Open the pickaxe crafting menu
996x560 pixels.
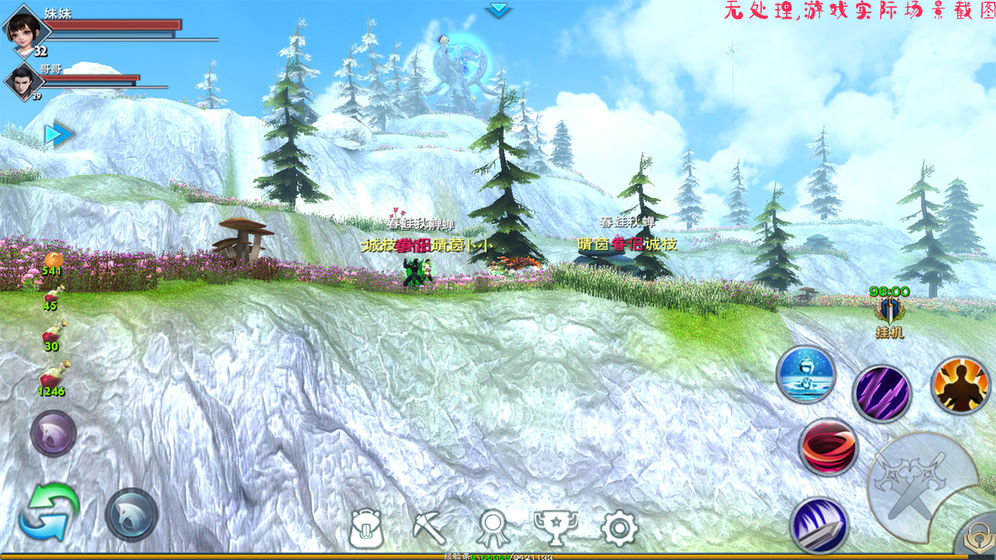(x=430, y=527)
